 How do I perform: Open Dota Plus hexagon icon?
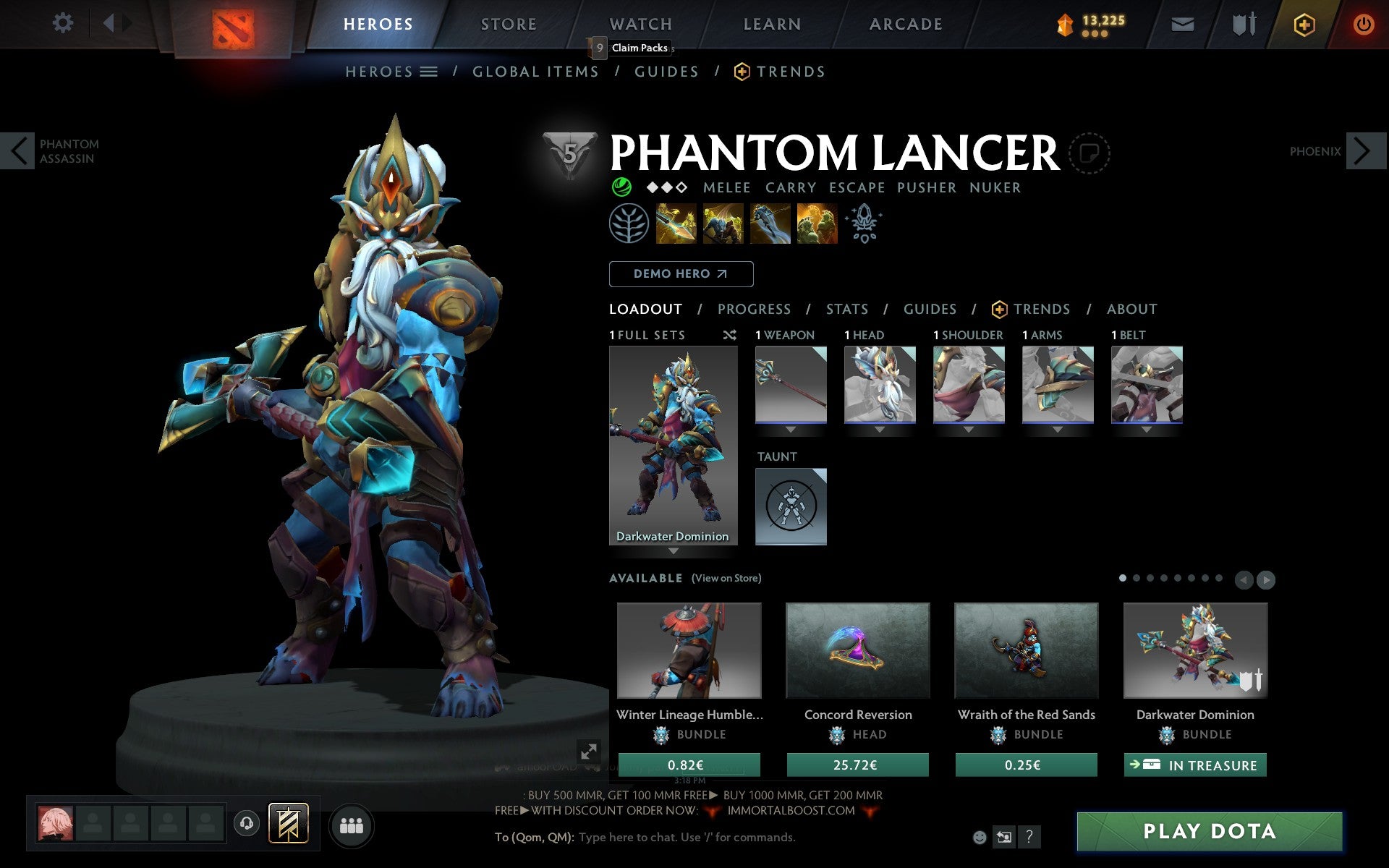tap(1303, 23)
